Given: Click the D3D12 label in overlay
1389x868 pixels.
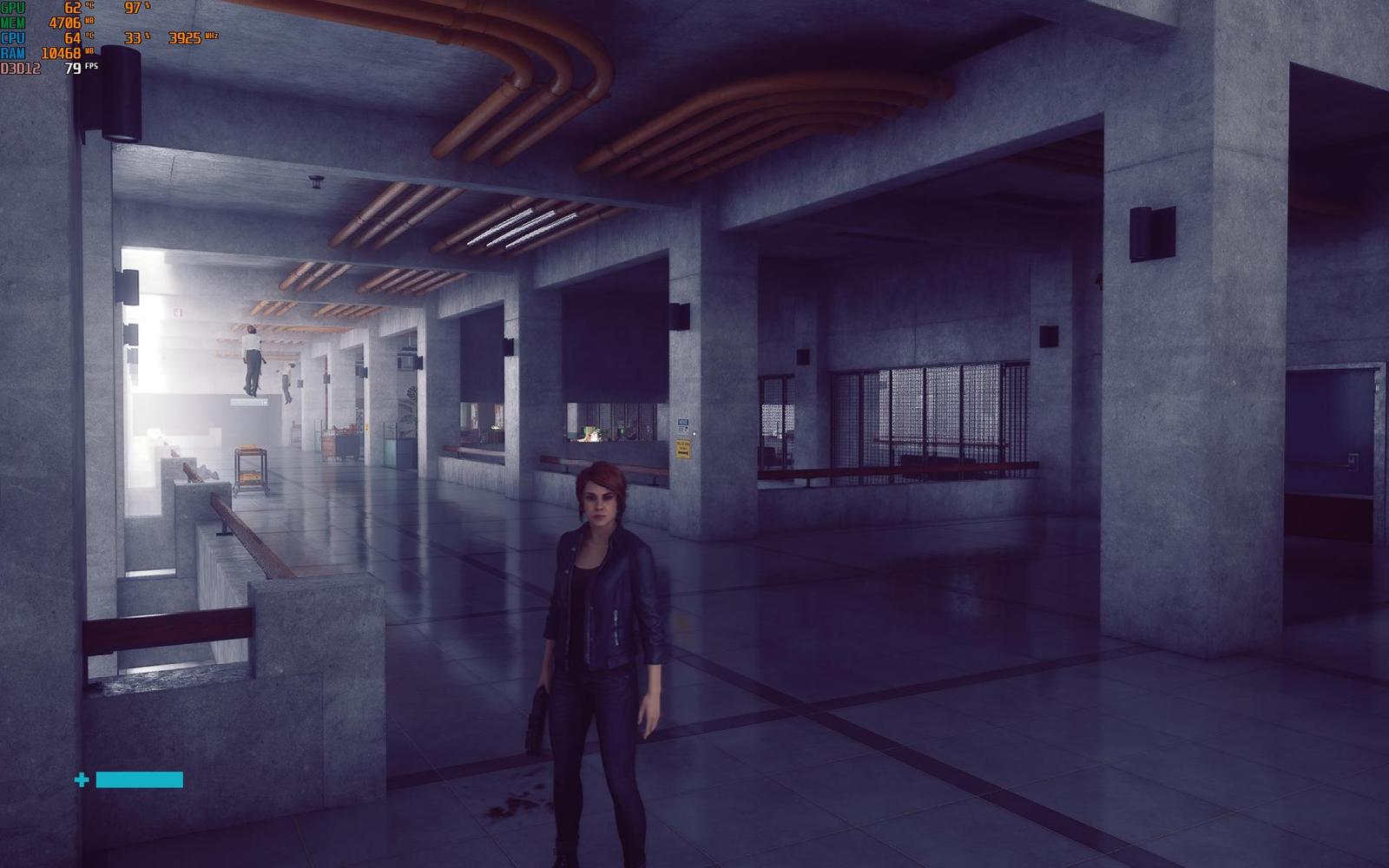Looking at the screenshot, I should tap(20, 67).
